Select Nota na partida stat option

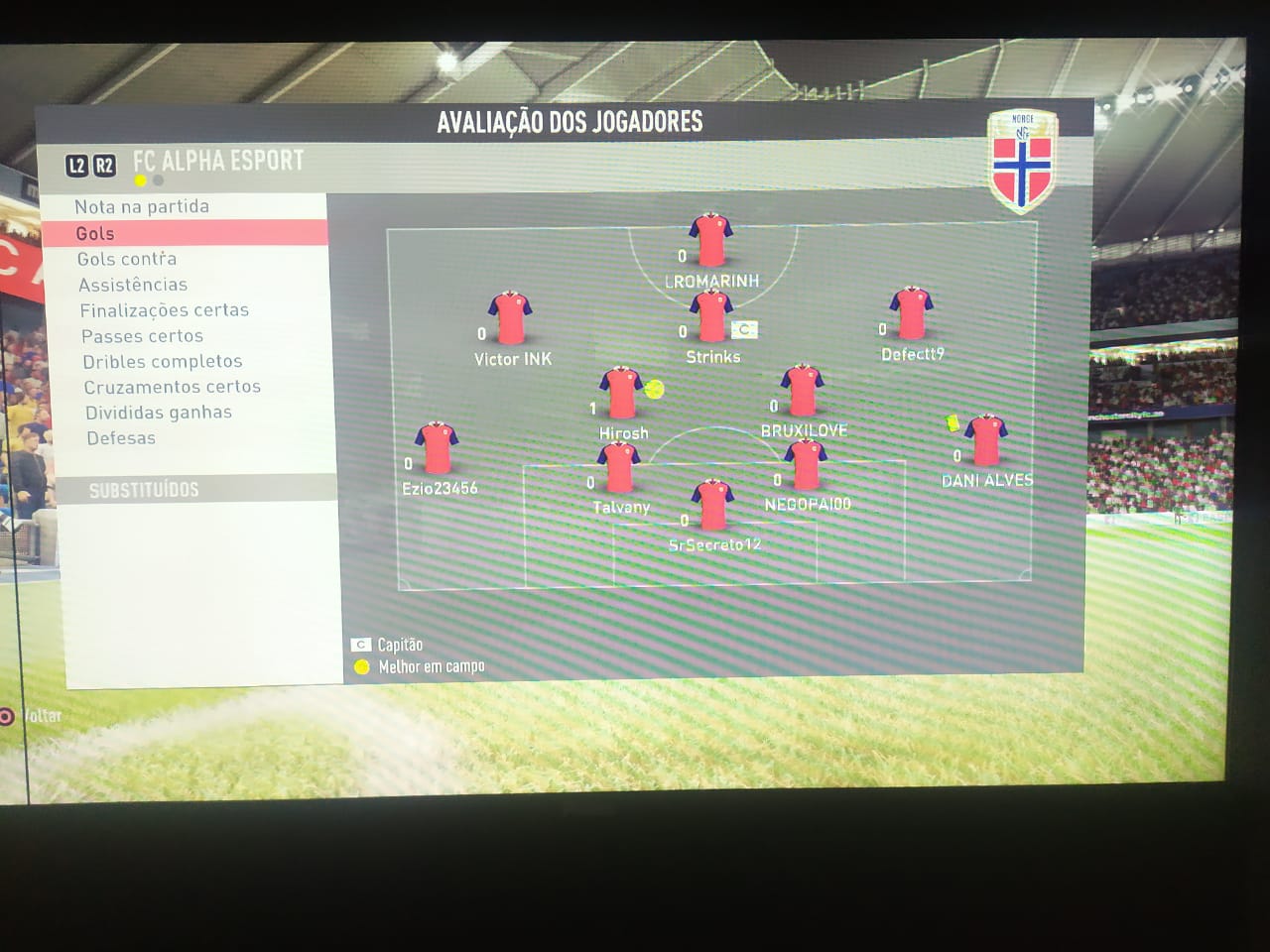tap(142, 206)
